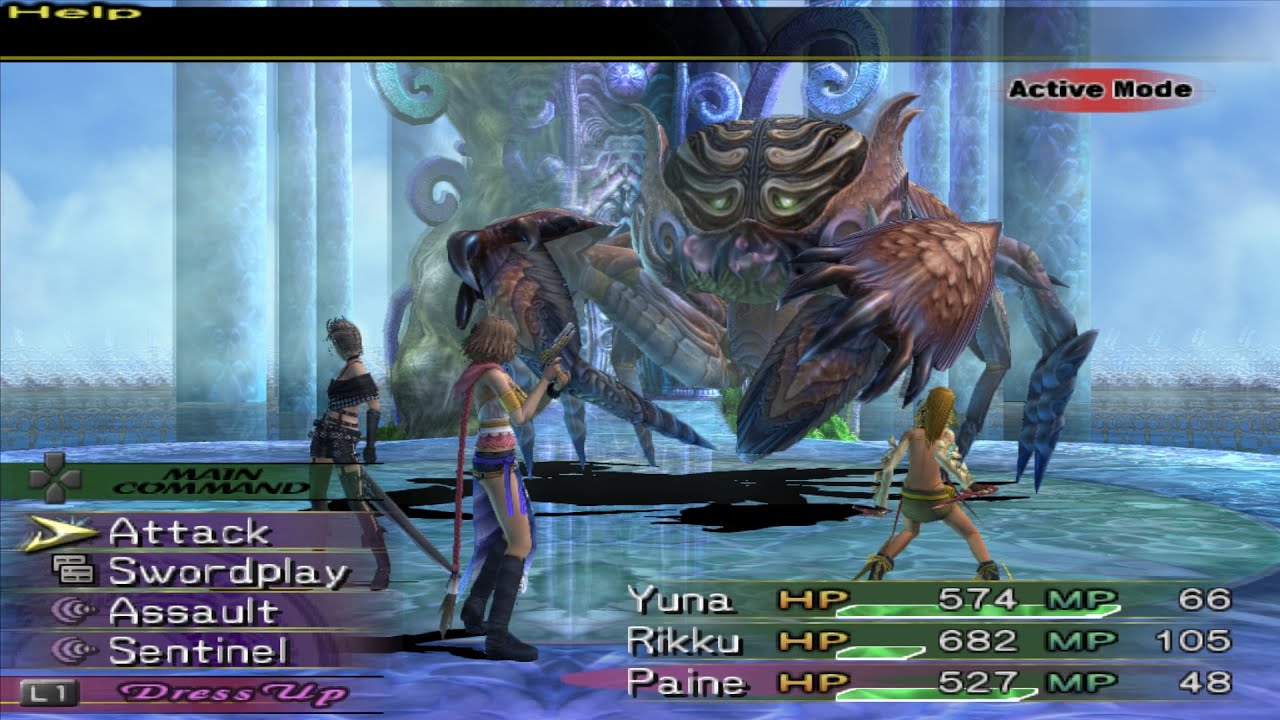Choose the Attack command
1280x720 pixels.
tap(190, 533)
